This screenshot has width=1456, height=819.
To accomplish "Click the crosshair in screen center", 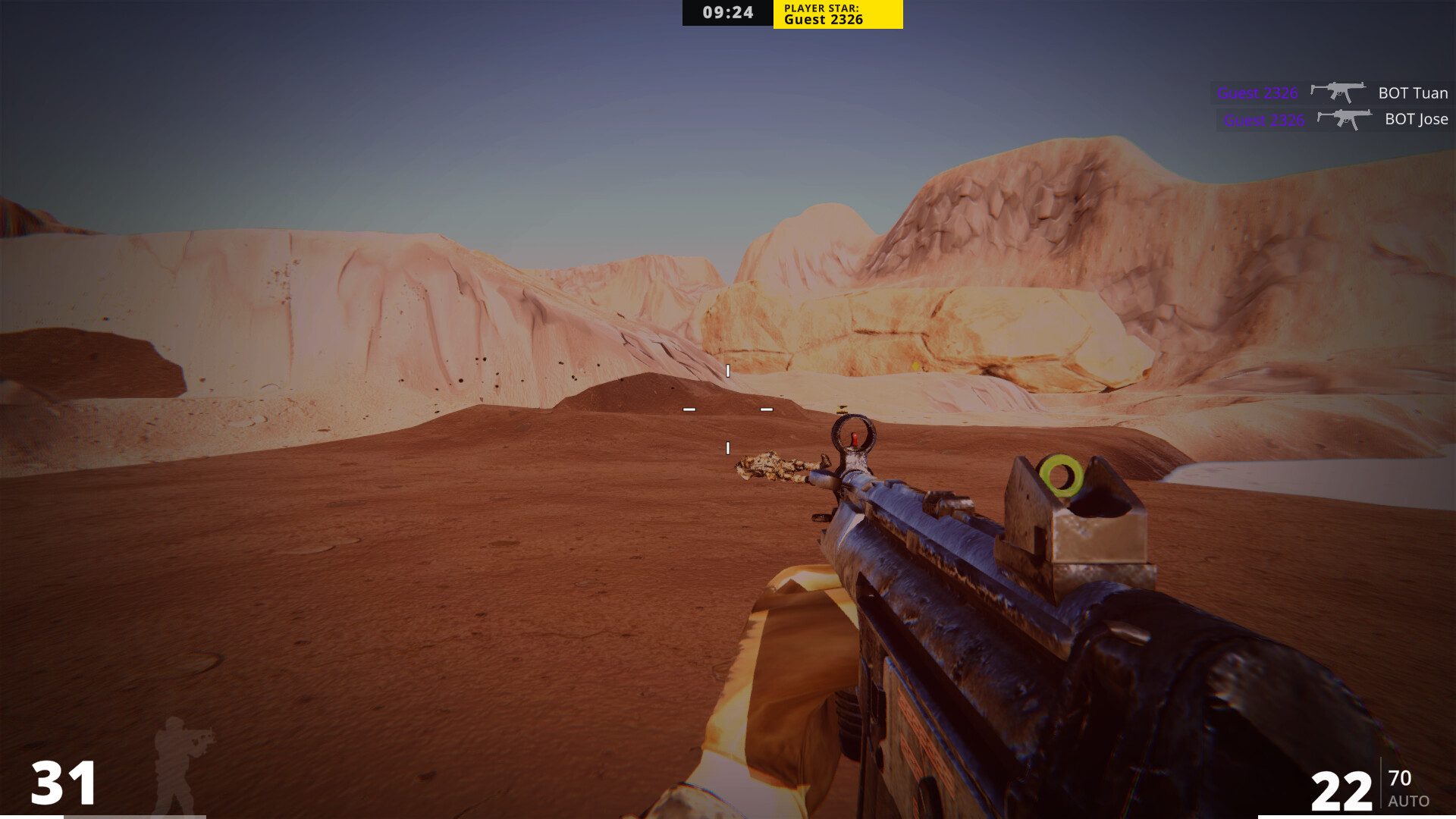I will coord(726,409).
